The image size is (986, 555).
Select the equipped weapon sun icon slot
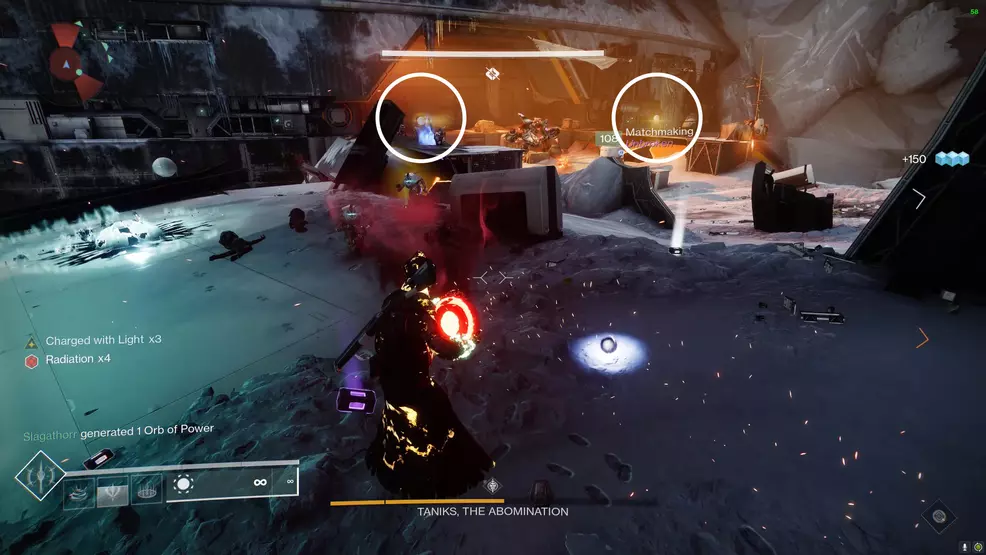[183, 484]
